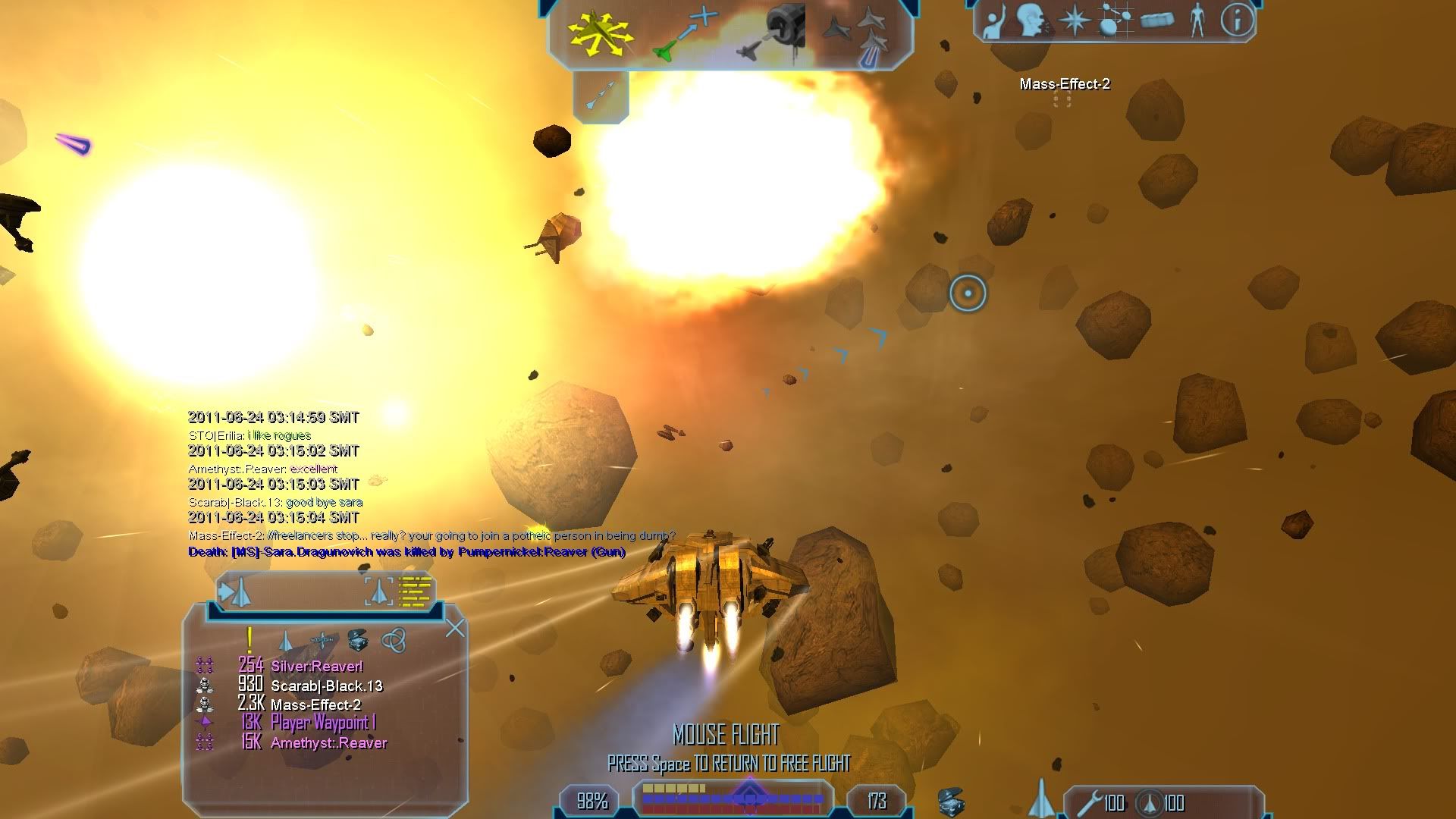Open the Nav Map compass star icon

click(x=1074, y=20)
